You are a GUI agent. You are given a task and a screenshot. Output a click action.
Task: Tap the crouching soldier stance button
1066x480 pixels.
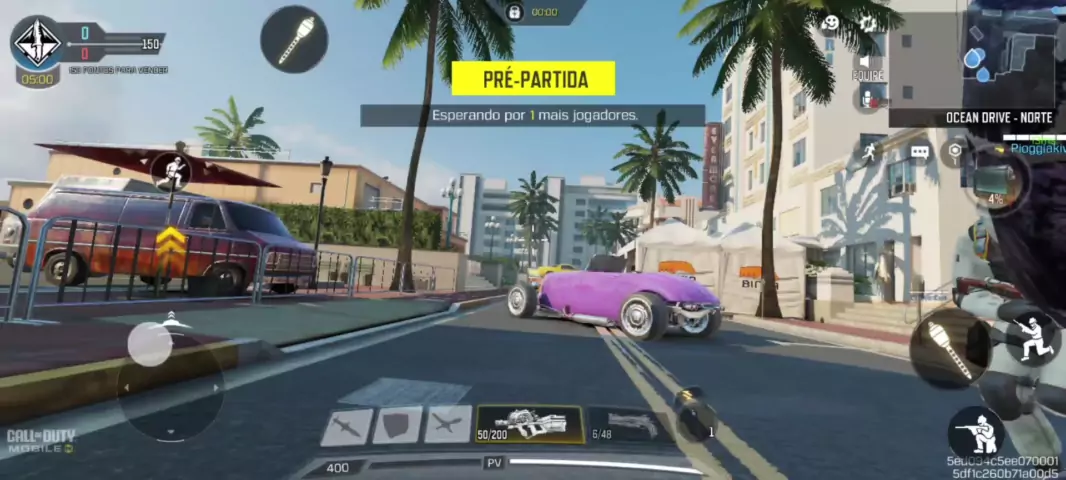977,434
